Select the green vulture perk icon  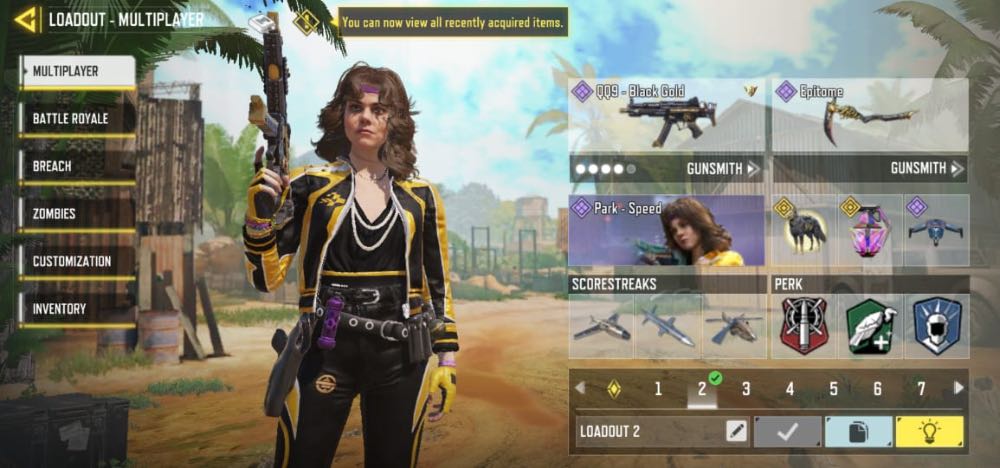[871, 326]
